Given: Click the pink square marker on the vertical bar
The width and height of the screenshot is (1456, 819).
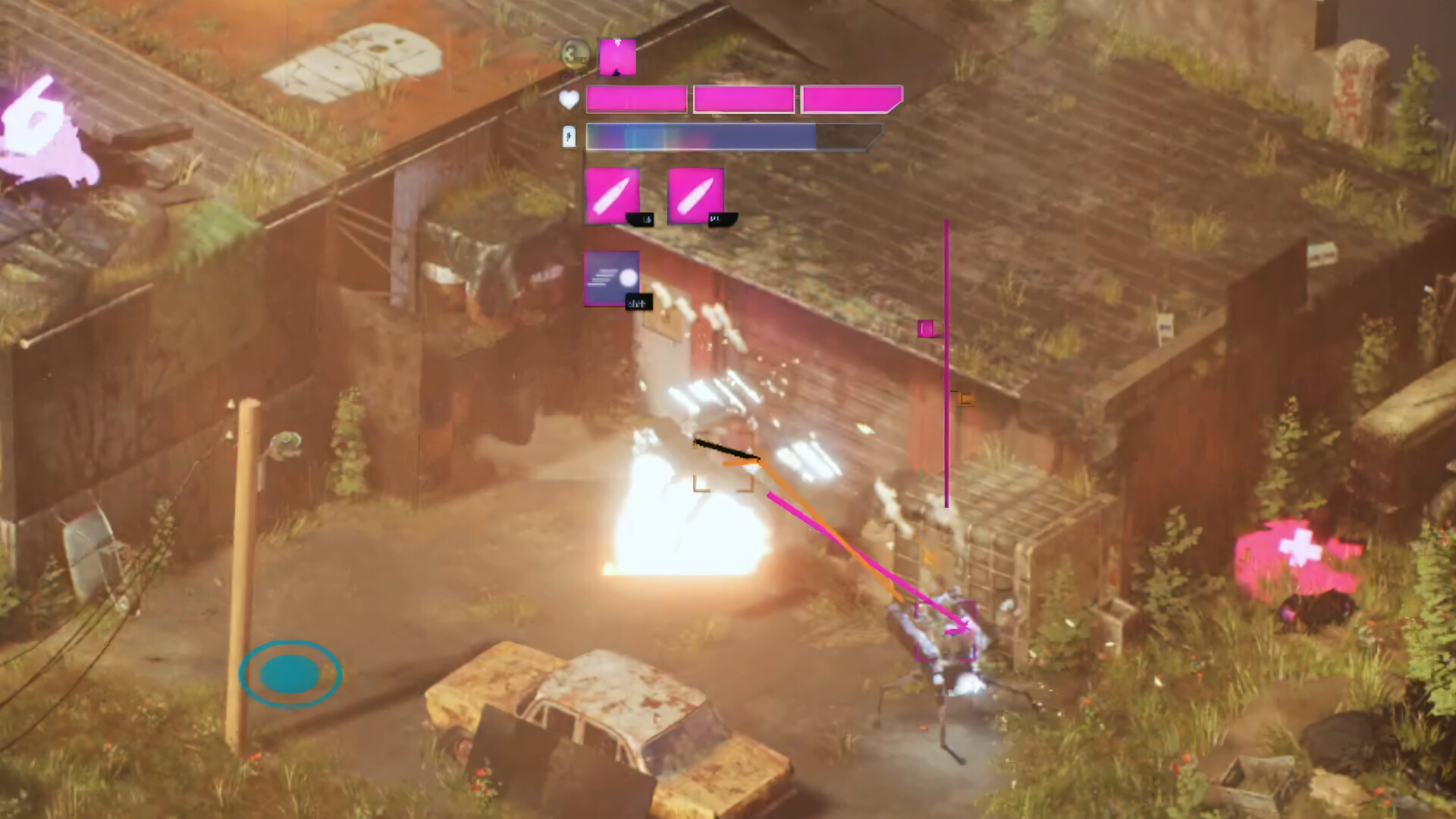Looking at the screenshot, I should coord(926,328).
